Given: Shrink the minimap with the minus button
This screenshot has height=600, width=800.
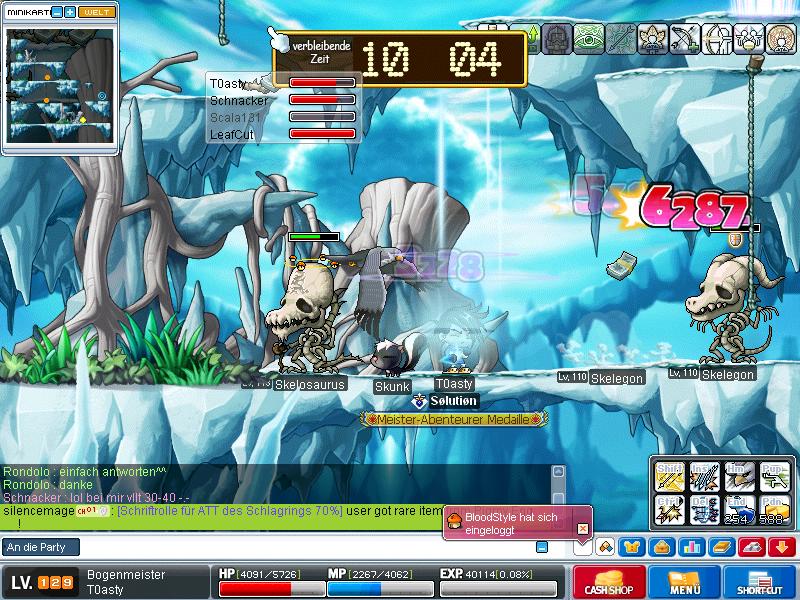Looking at the screenshot, I should point(57,11).
